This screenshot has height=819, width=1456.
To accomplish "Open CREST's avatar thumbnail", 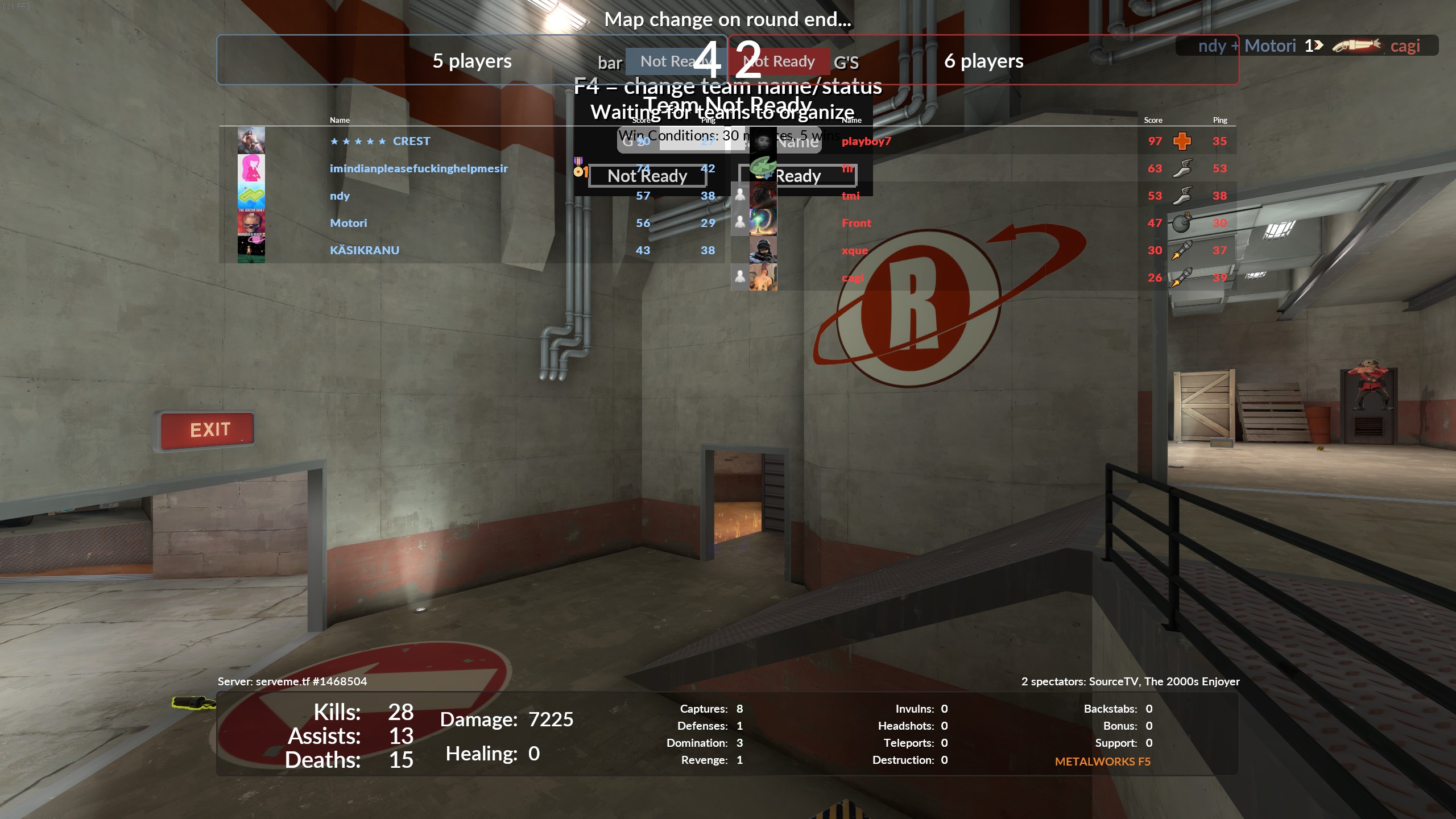I will (x=251, y=140).
